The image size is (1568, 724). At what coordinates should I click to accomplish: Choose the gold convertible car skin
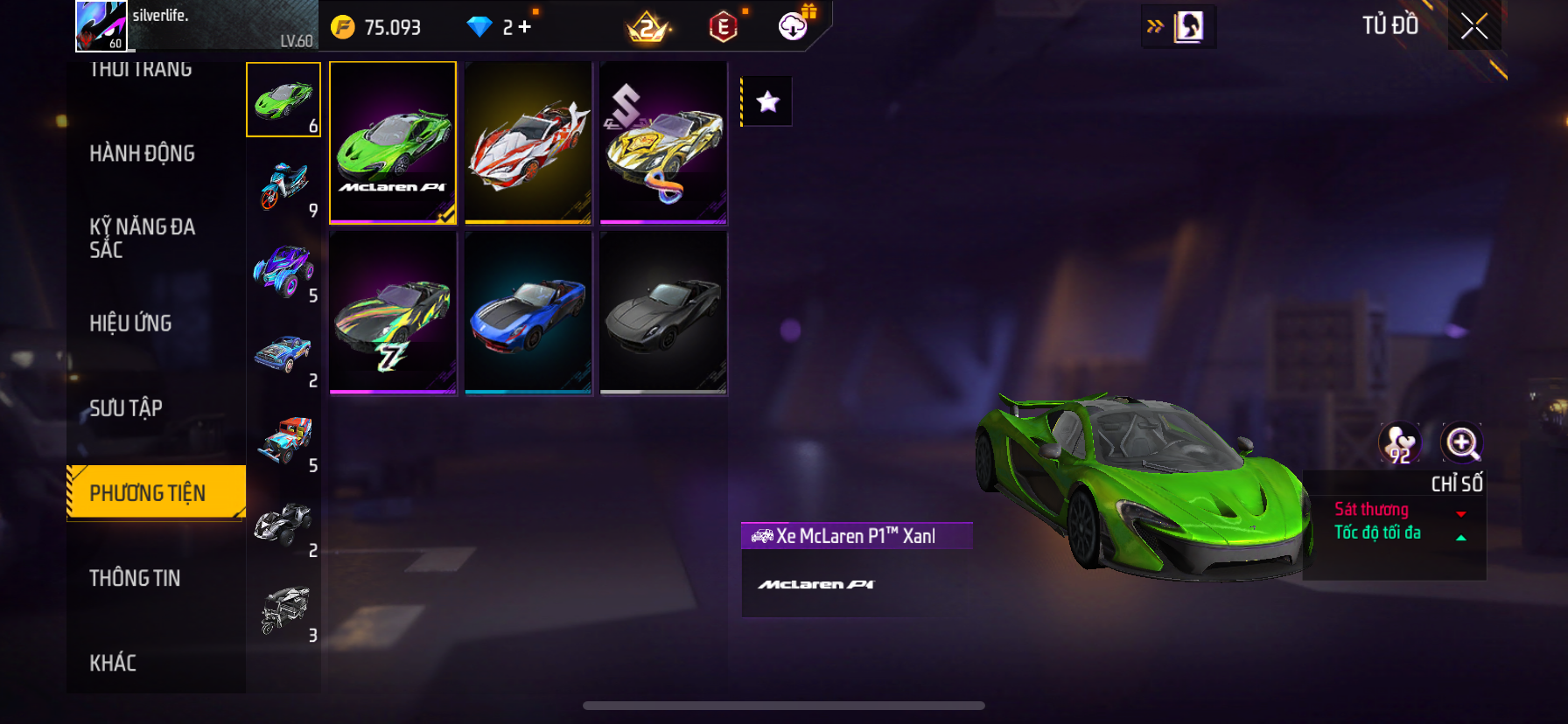click(664, 143)
